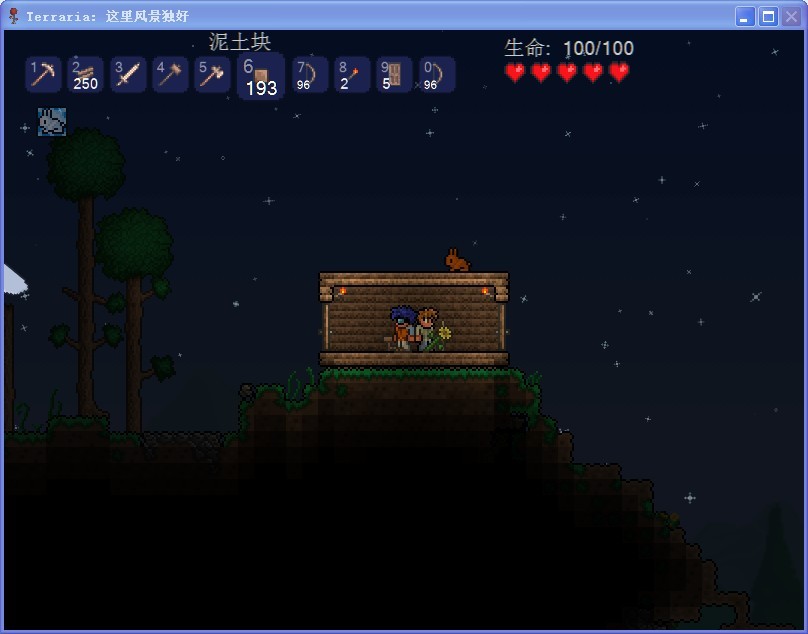Pick the torch hotbar slot
Viewport: 808px width, 634px height.
352,75
